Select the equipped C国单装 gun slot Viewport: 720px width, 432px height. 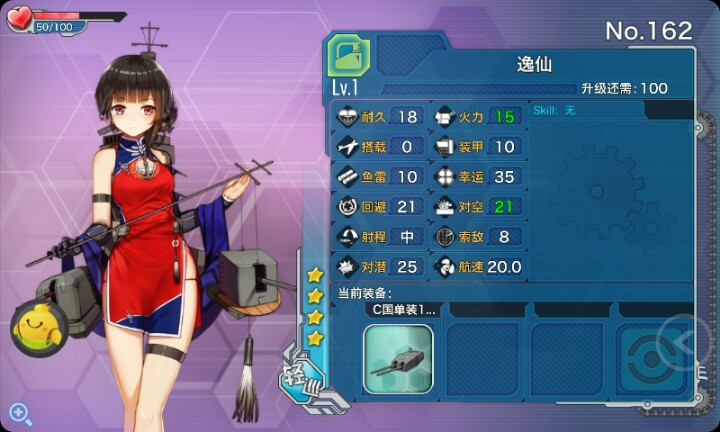(398, 358)
